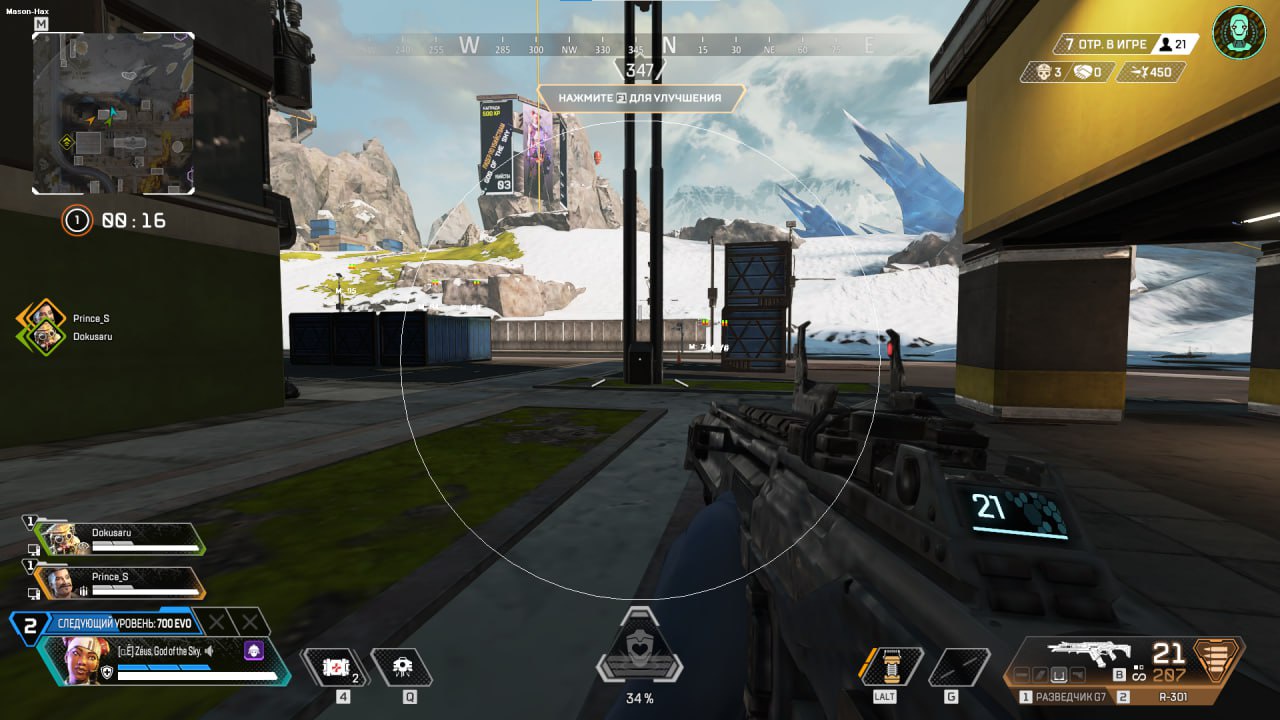Mute Zeus's voice chat speaker icon
This screenshot has width=1280, height=720.
[207, 650]
